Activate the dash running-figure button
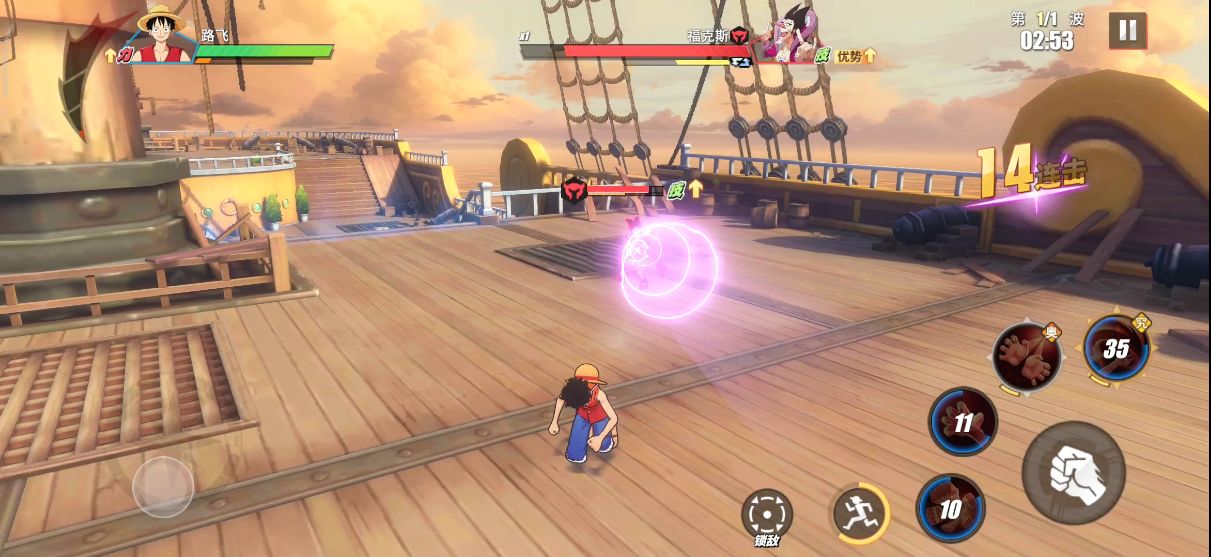The width and height of the screenshot is (1211, 557). (x=859, y=513)
